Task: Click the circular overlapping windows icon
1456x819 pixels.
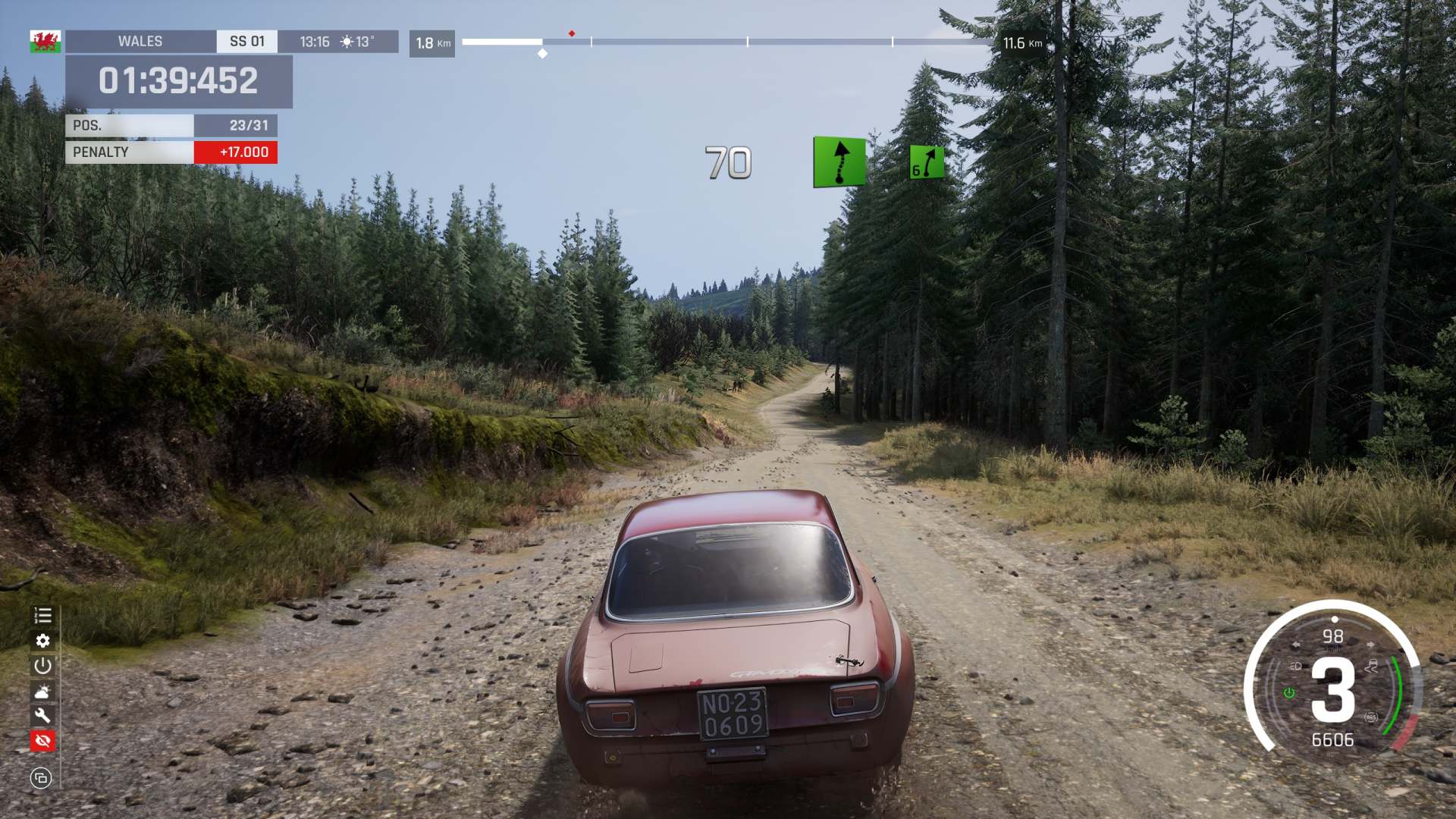Action: [41, 777]
